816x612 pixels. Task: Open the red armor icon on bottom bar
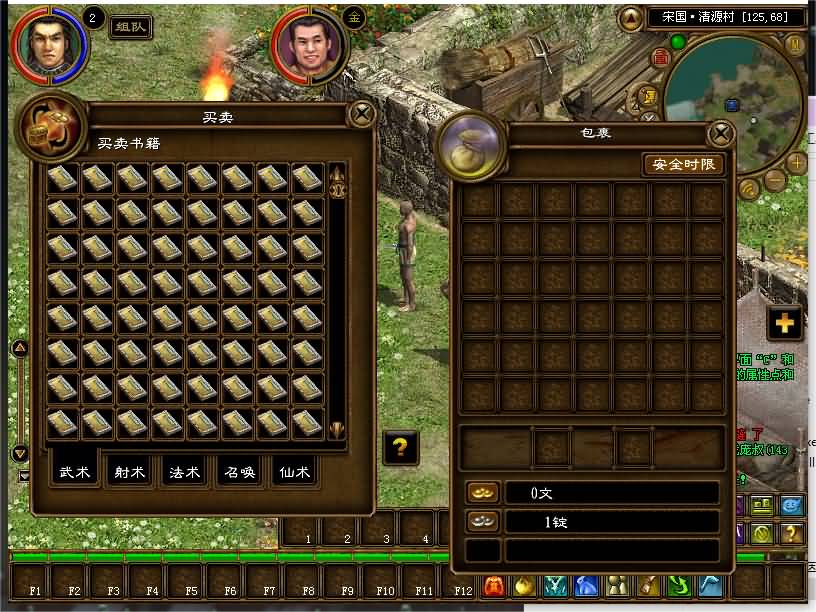click(x=493, y=586)
